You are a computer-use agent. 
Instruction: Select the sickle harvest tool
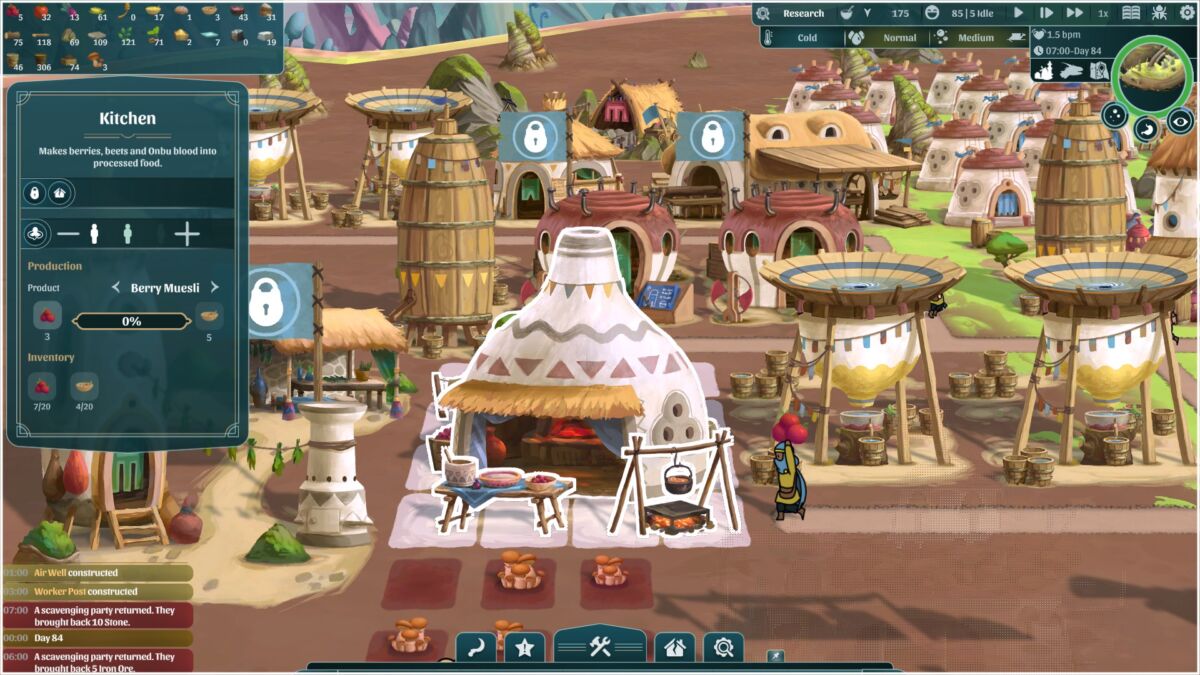pos(476,647)
